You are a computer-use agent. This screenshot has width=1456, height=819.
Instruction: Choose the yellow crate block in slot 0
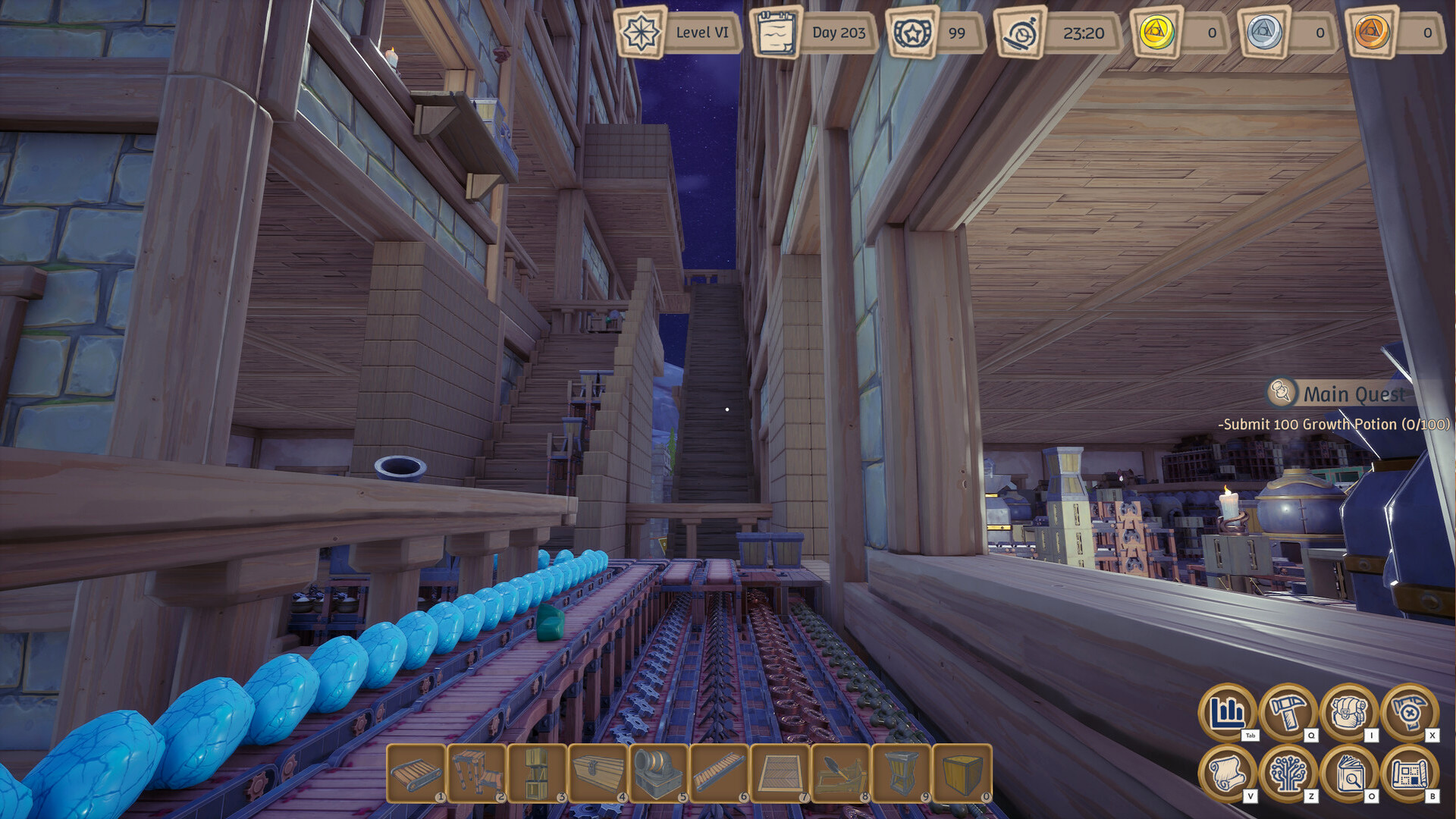coord(962,773)
